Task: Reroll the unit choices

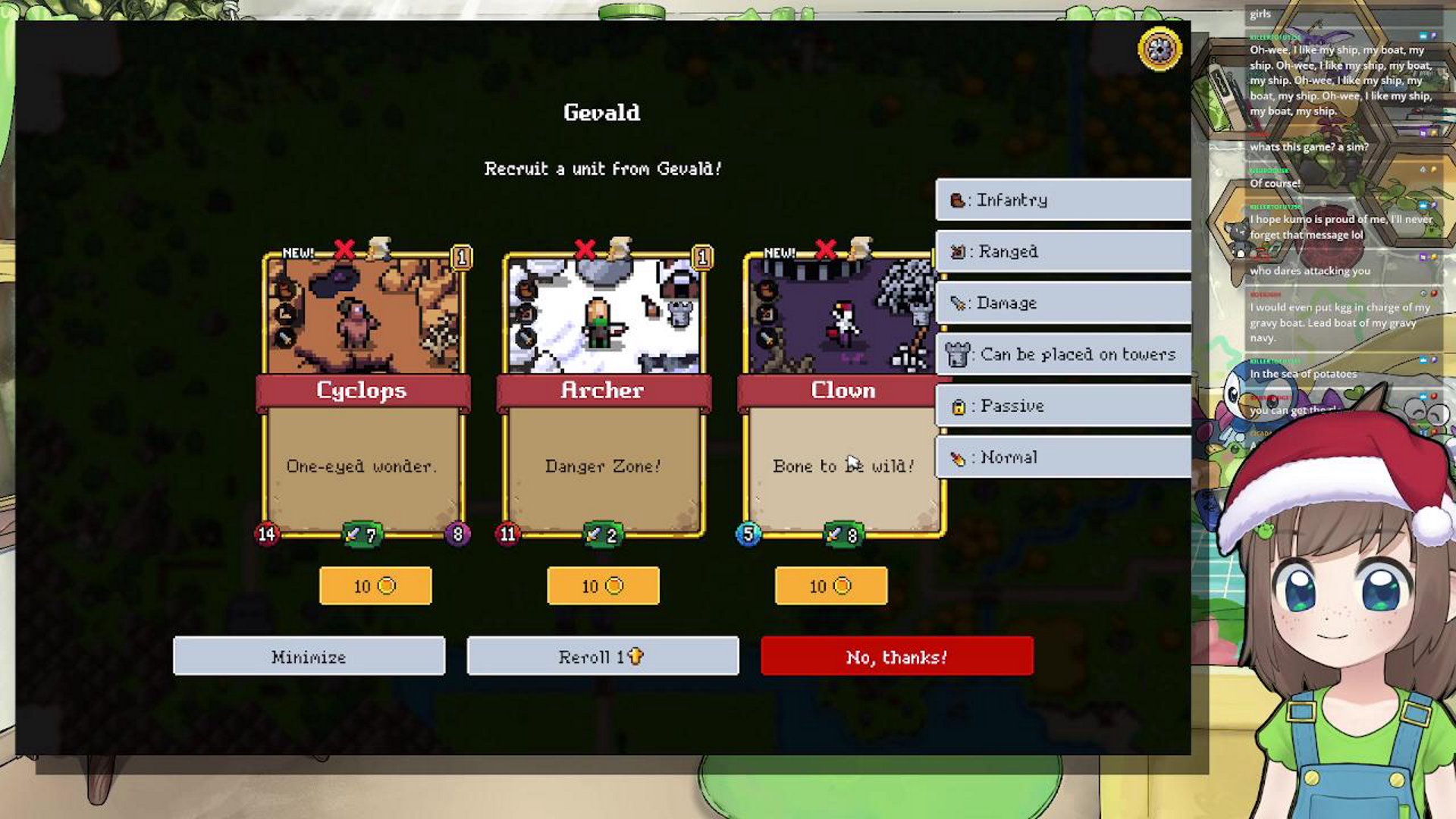Action: (603, 656)
